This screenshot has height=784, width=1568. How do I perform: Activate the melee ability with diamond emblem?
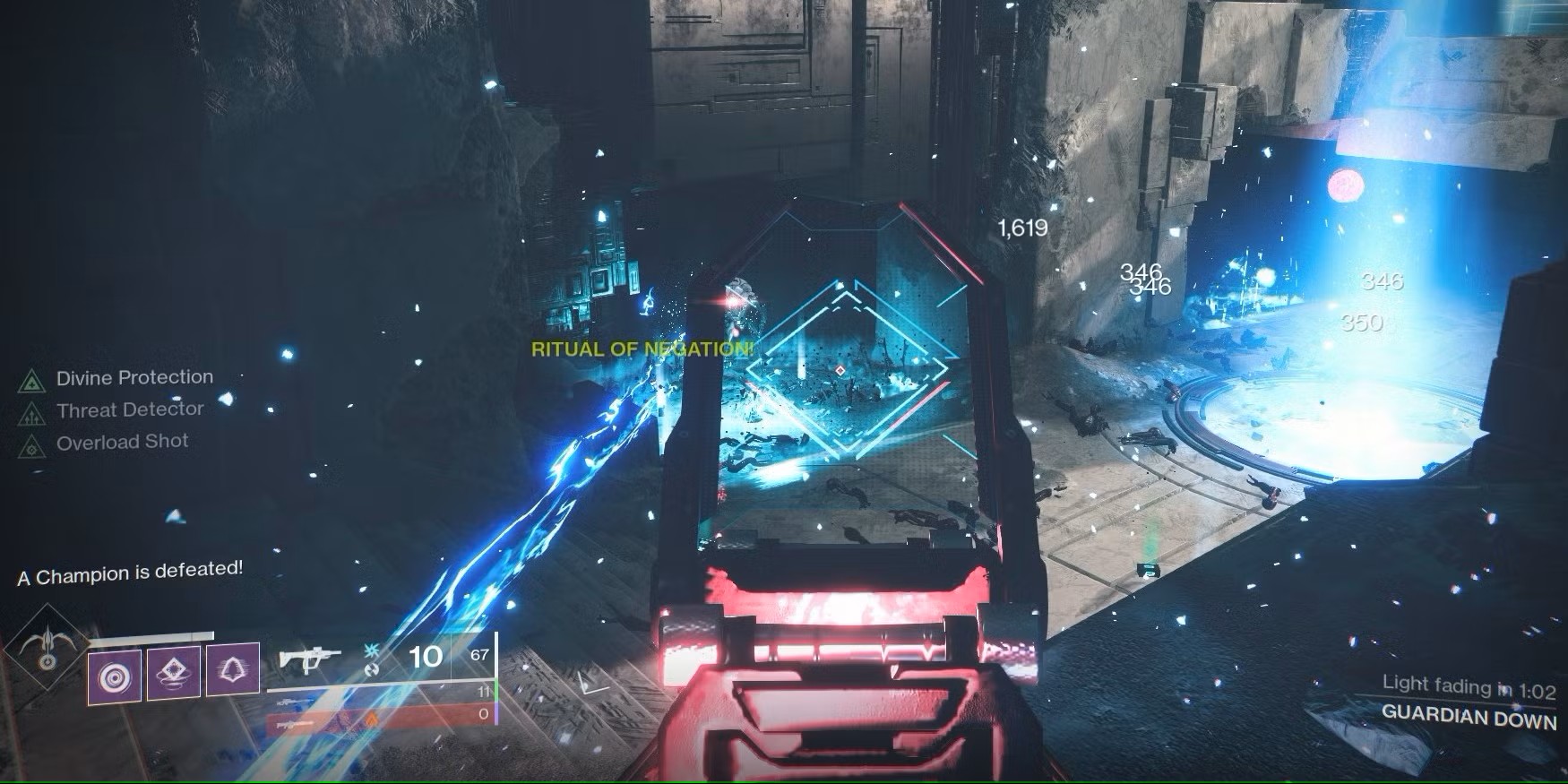(173, 672)
